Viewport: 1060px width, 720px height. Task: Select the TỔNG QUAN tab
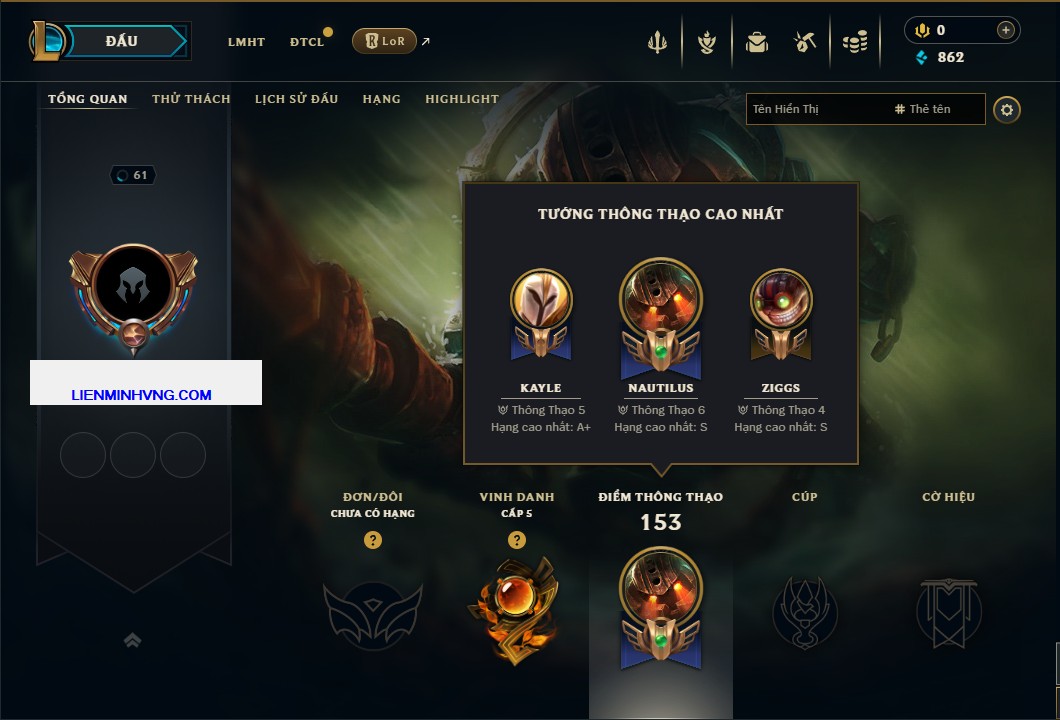[x=88, y=99]
